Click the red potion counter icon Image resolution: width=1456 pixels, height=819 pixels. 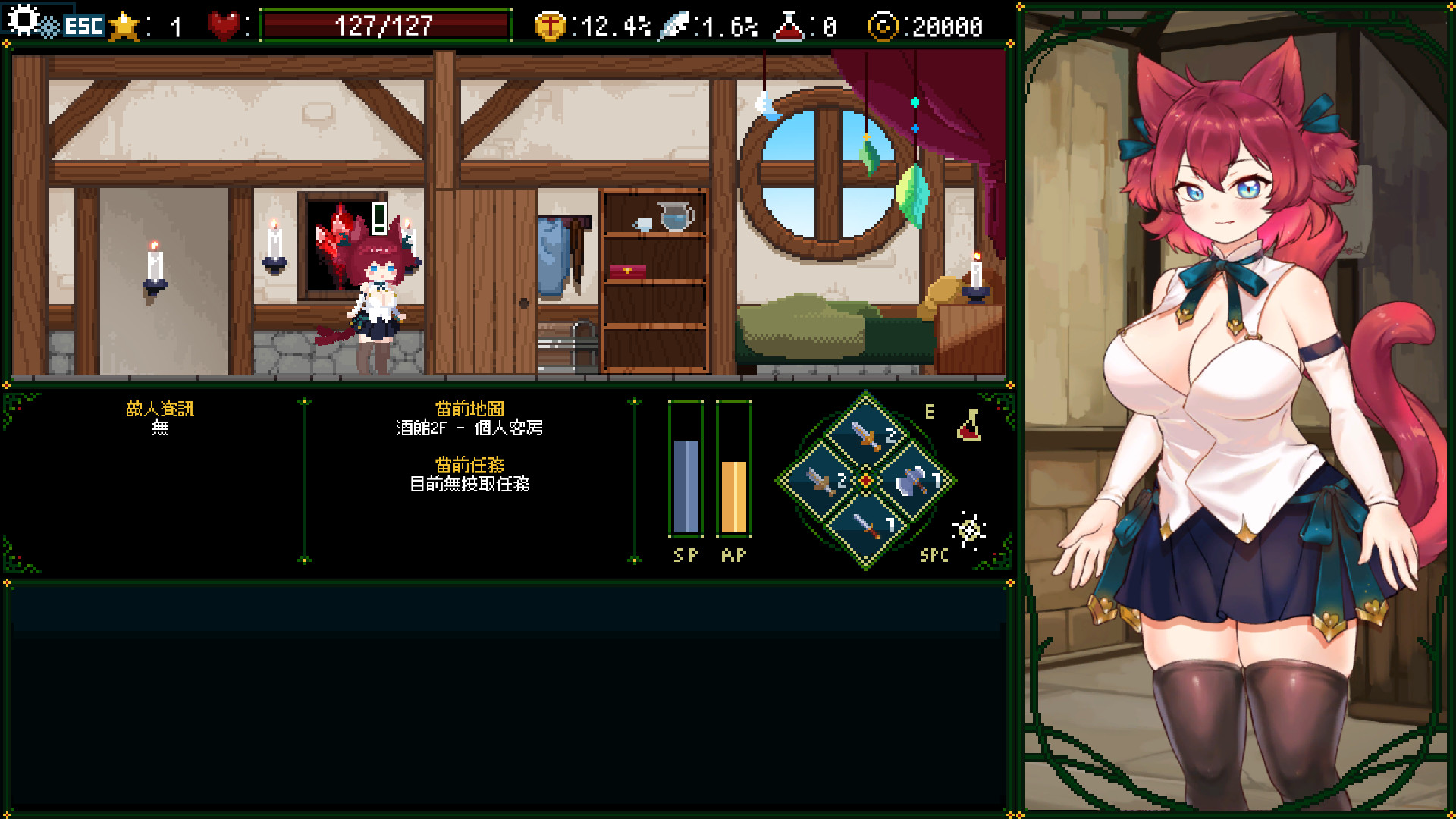point(789,25)
